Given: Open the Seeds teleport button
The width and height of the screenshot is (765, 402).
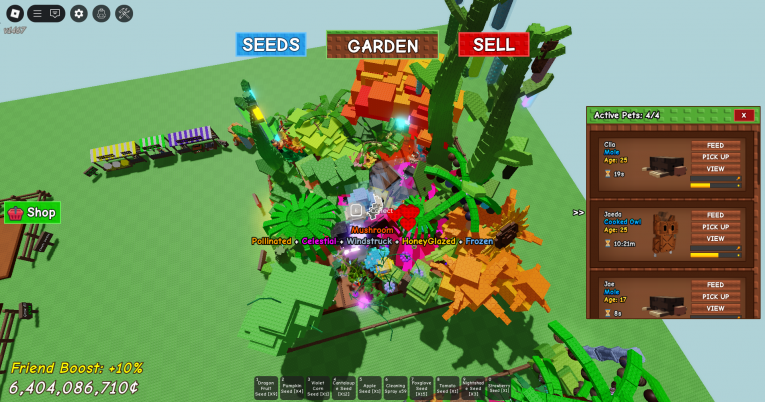Looking at the screenshot, I should point(271,45).
